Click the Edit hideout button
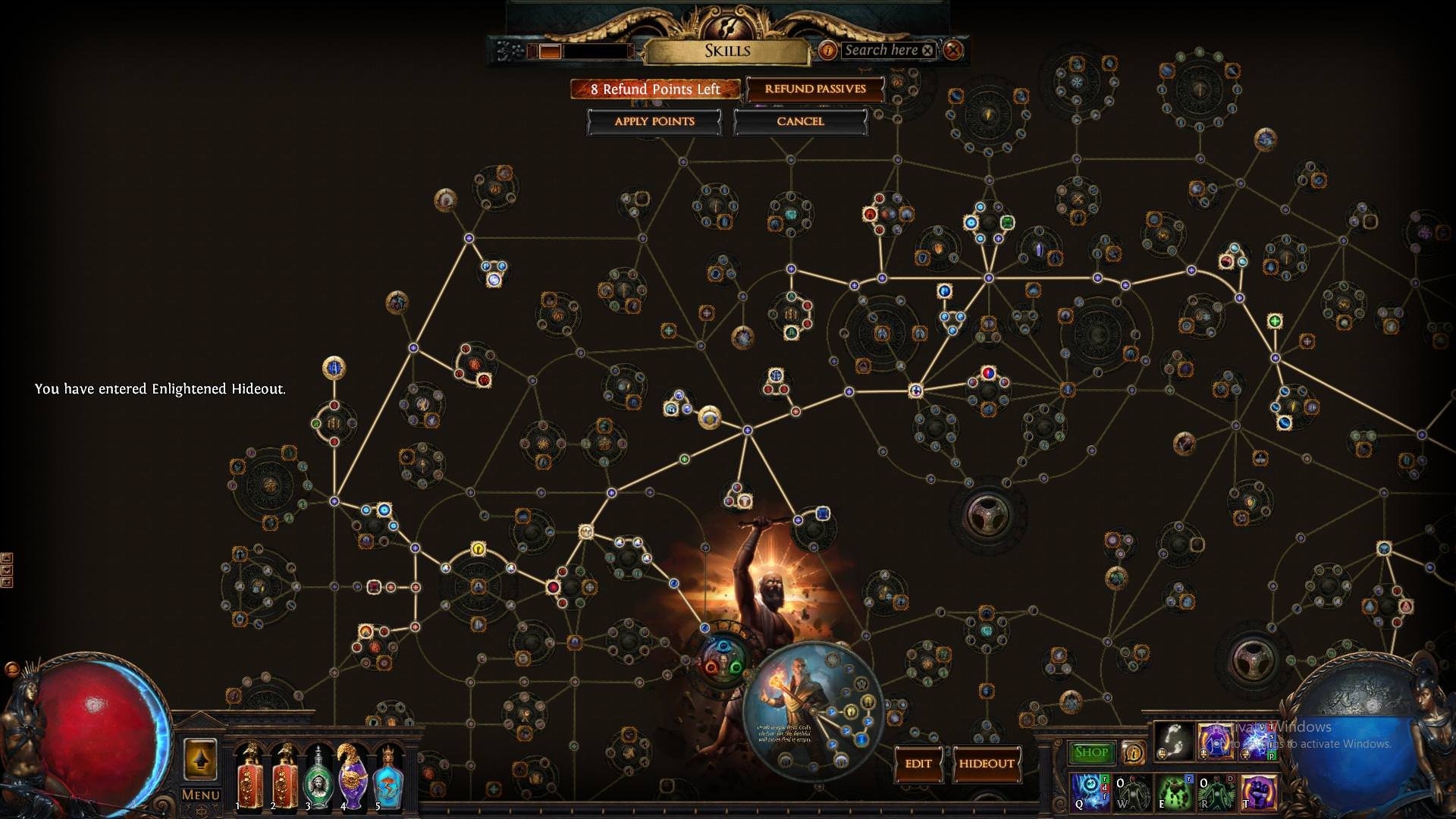This screenshot has width=1456, height=819. pos(918,764)
